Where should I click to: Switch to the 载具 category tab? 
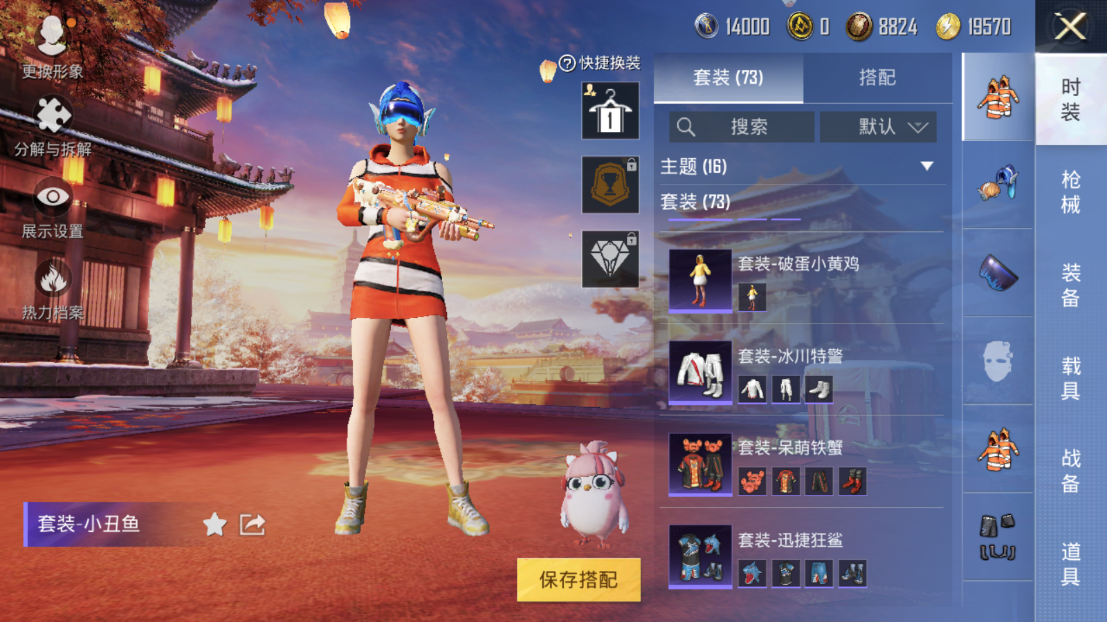tap(1070, 378)
